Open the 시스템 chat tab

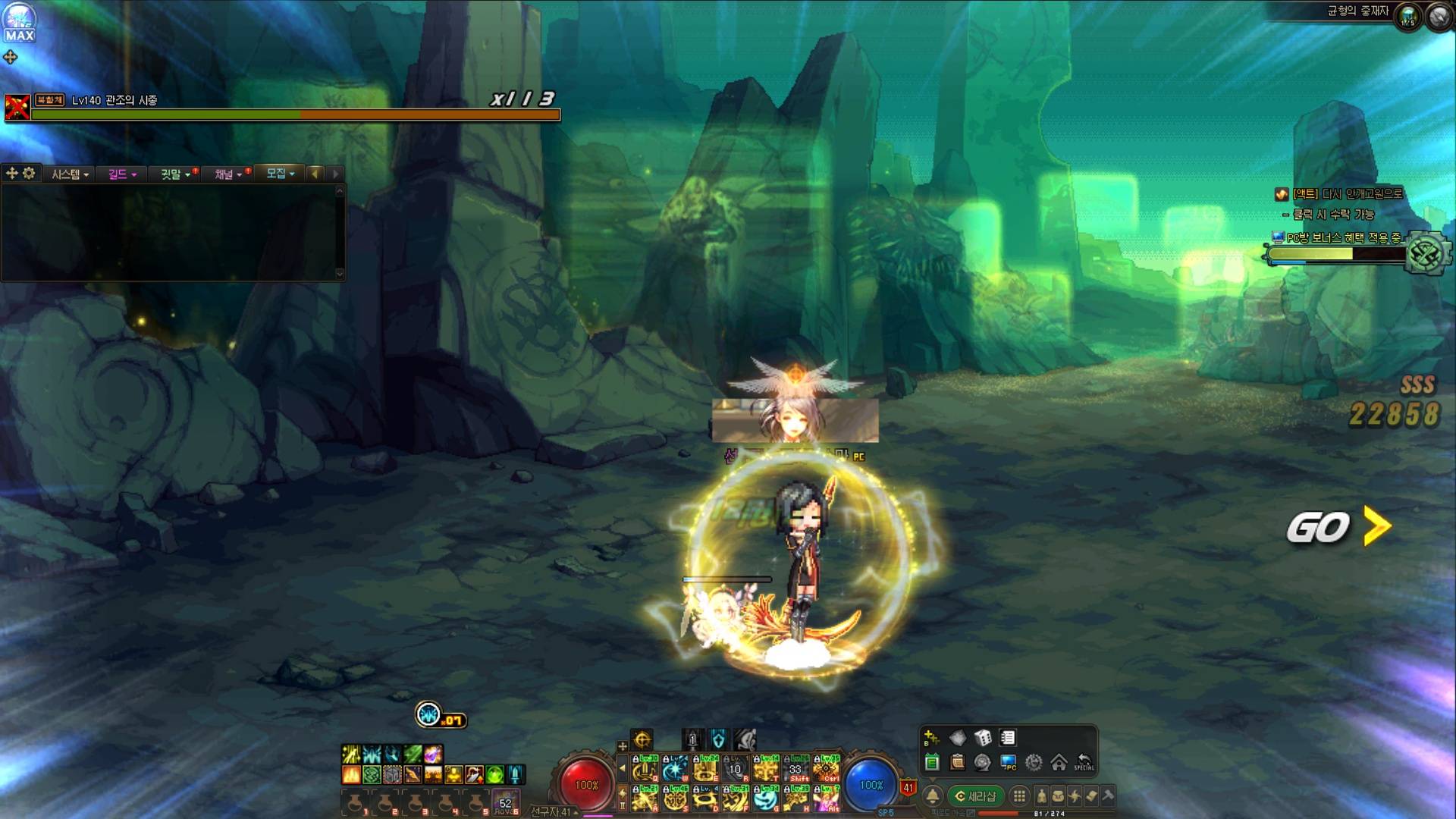(x=69, y=174)
